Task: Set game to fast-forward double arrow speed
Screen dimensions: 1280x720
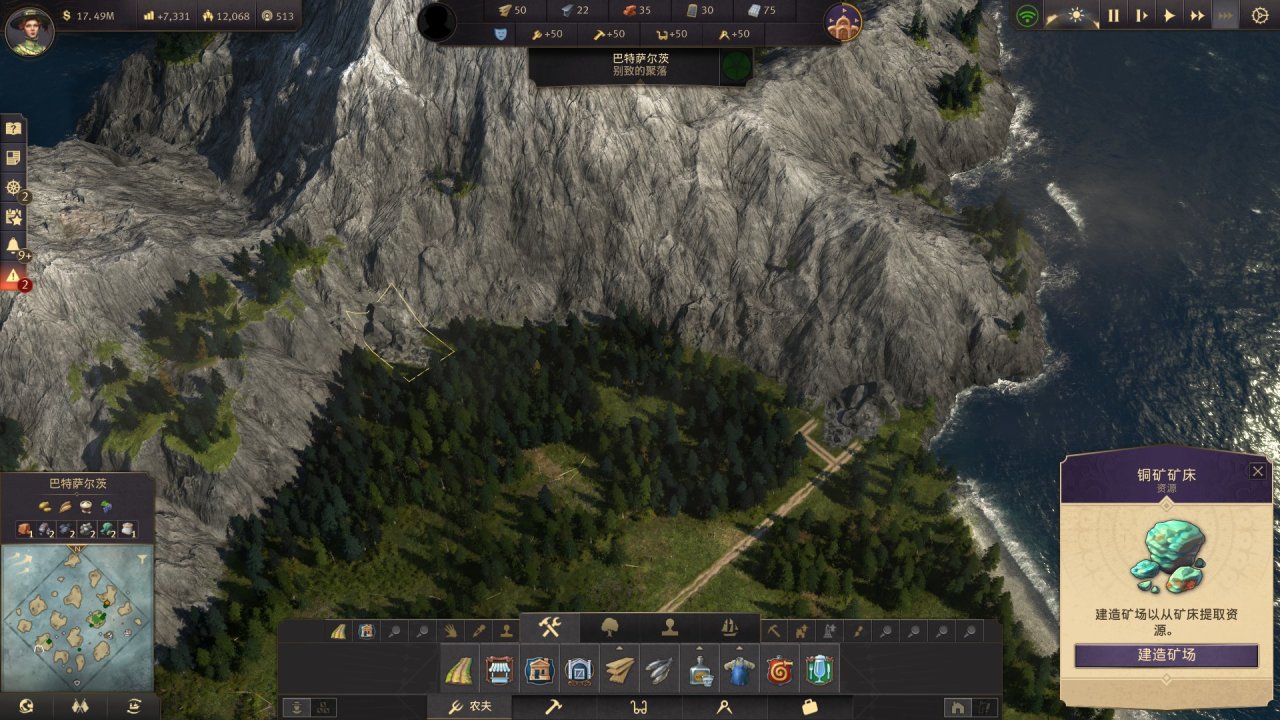Action: (x=1197, y=15)
